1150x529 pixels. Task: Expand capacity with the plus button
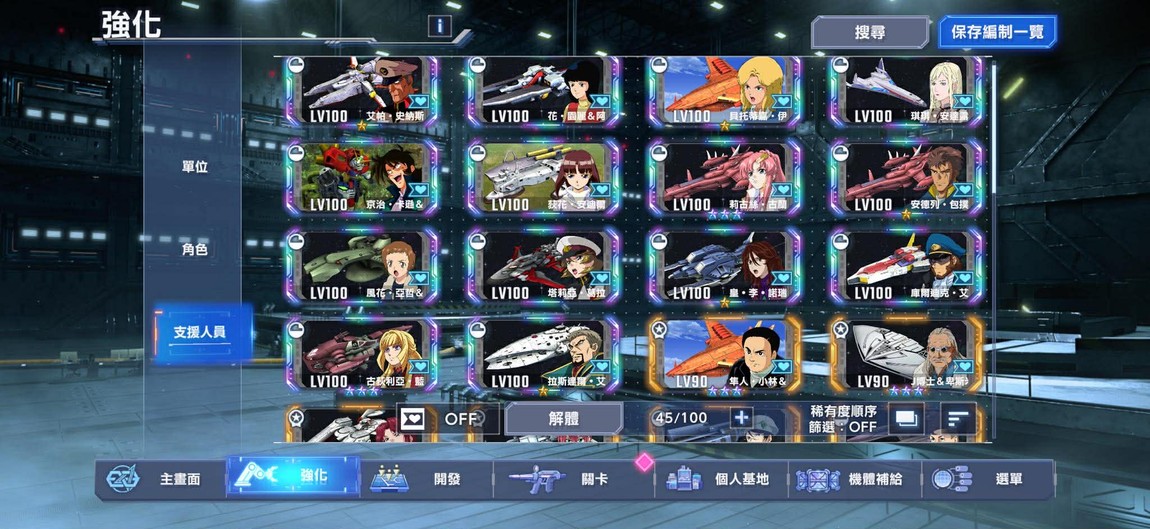[x=741, y=418]
